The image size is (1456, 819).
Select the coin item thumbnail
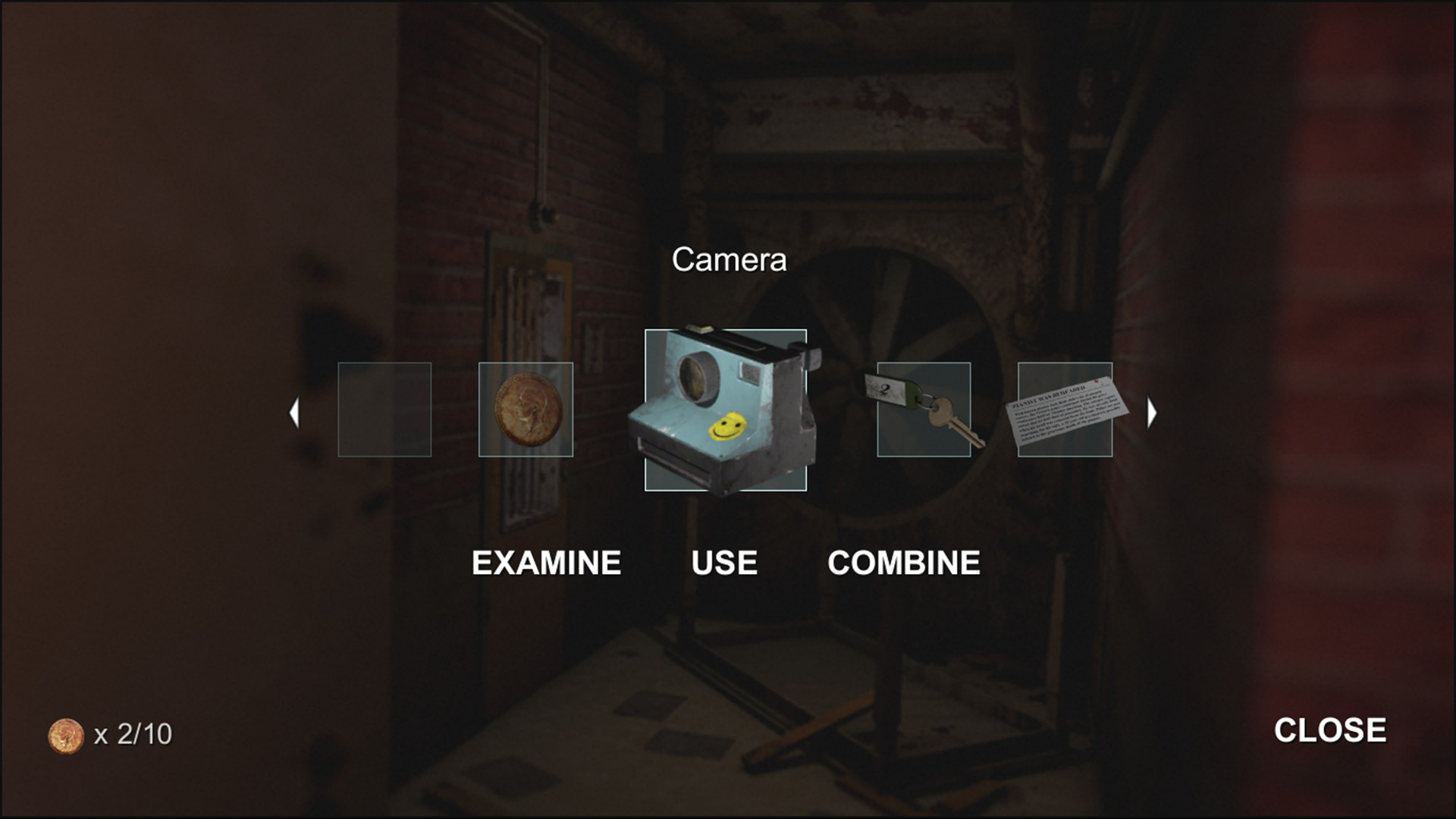tap(526, 409)
